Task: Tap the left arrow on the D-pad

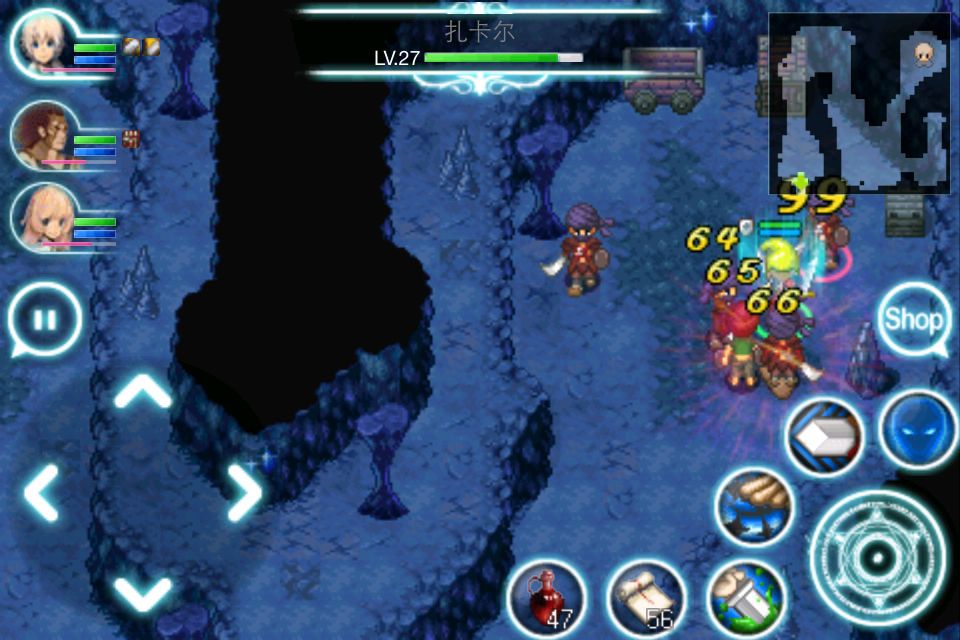Action: (x=42, y=492)
